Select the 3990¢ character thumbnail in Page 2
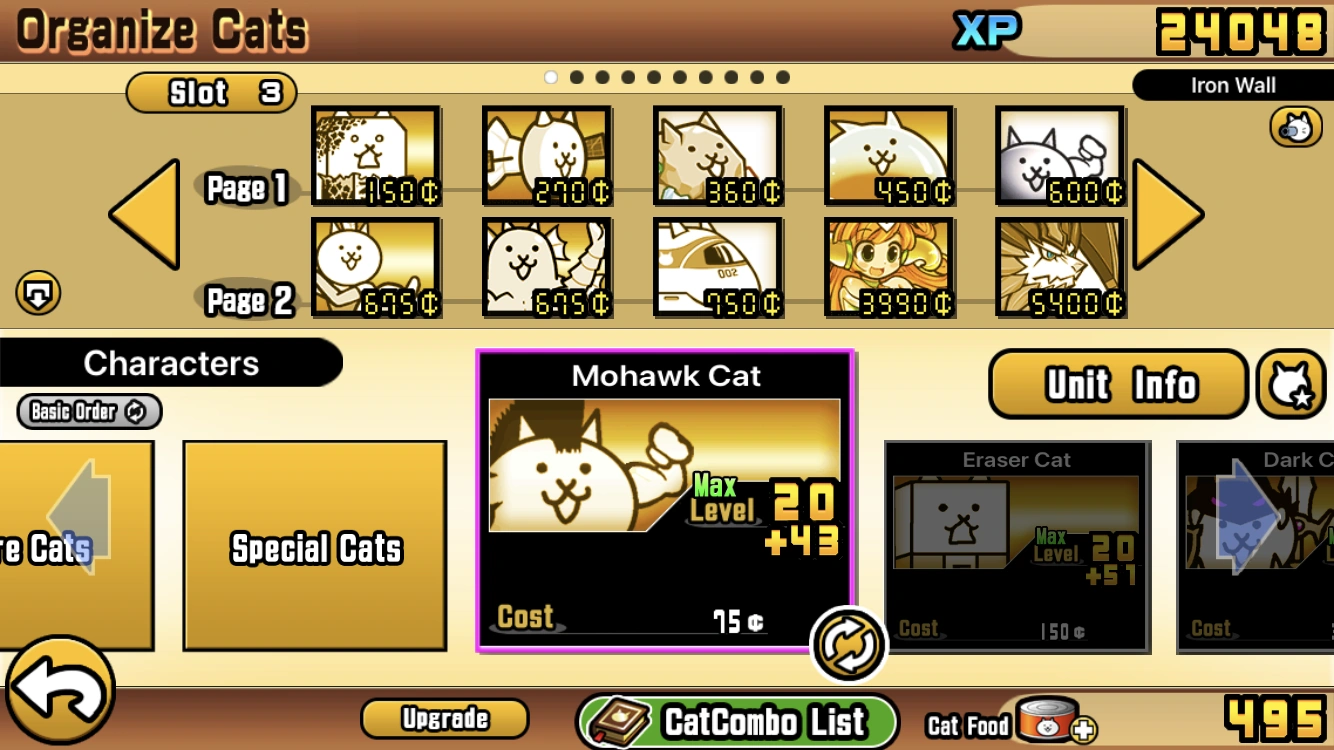The image size is (1334, 750). point(888,267)
